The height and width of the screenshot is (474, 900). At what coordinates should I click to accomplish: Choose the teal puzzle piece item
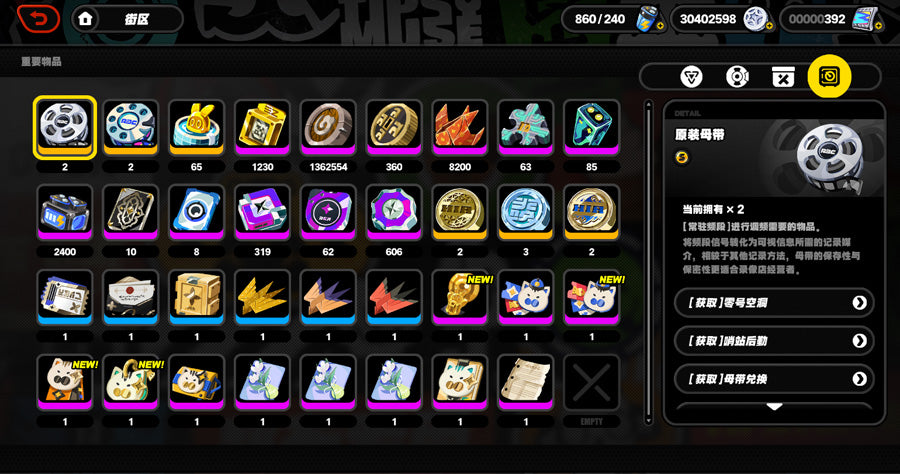(526, 126)
